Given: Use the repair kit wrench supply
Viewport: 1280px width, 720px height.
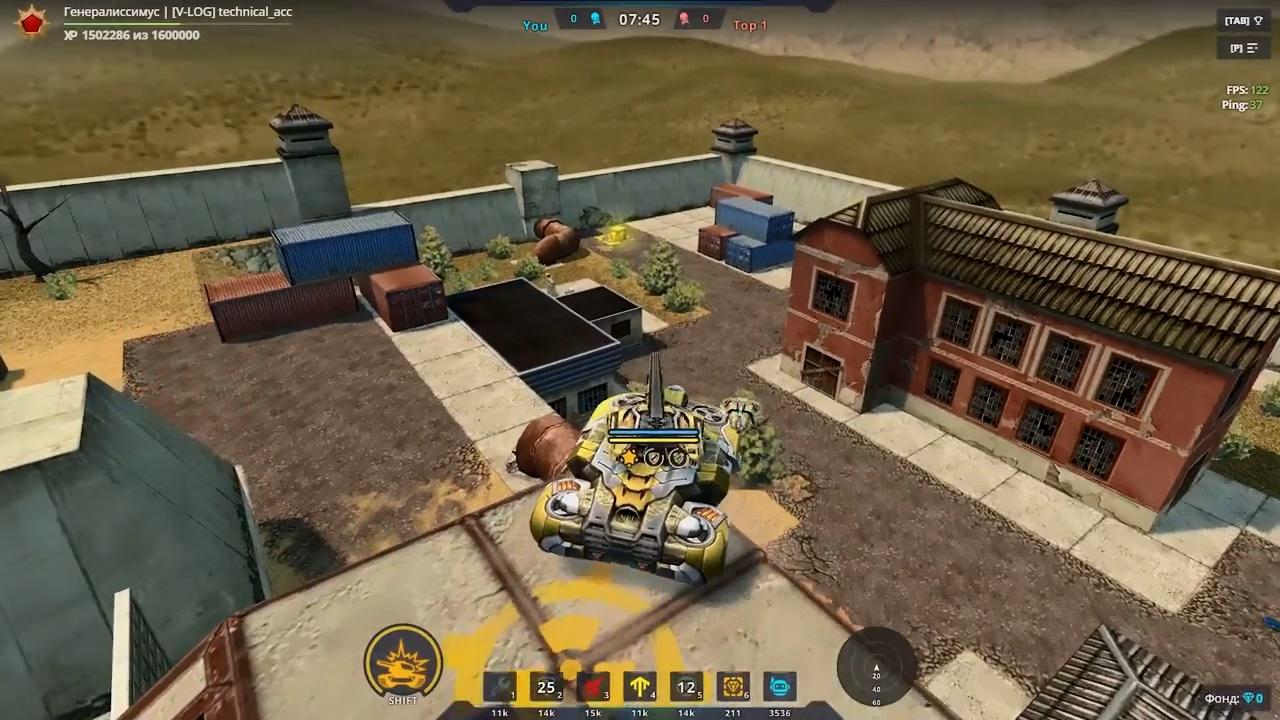Looking at the screenshot, I should pos(499,688).
